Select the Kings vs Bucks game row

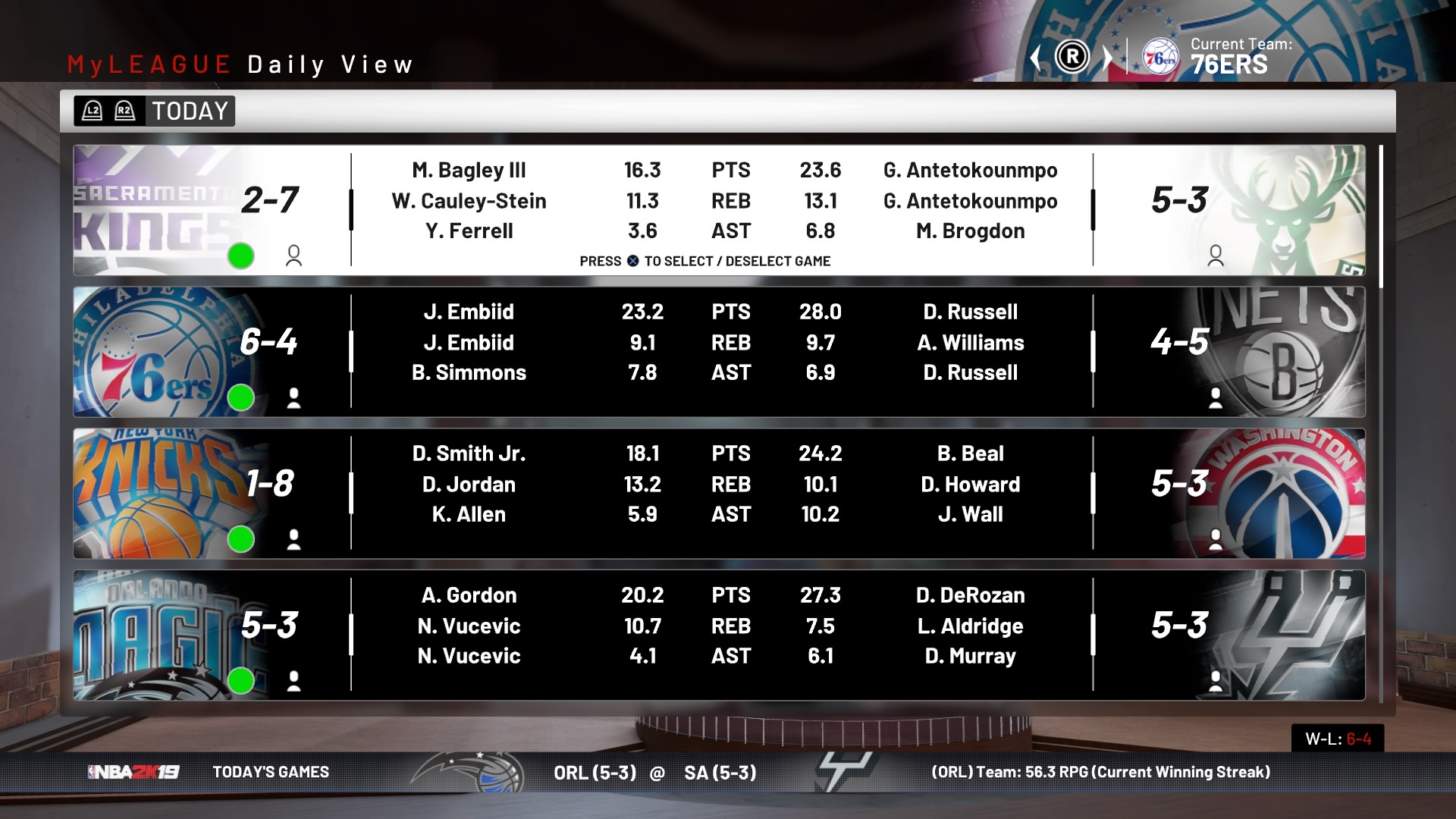point(719,210)
